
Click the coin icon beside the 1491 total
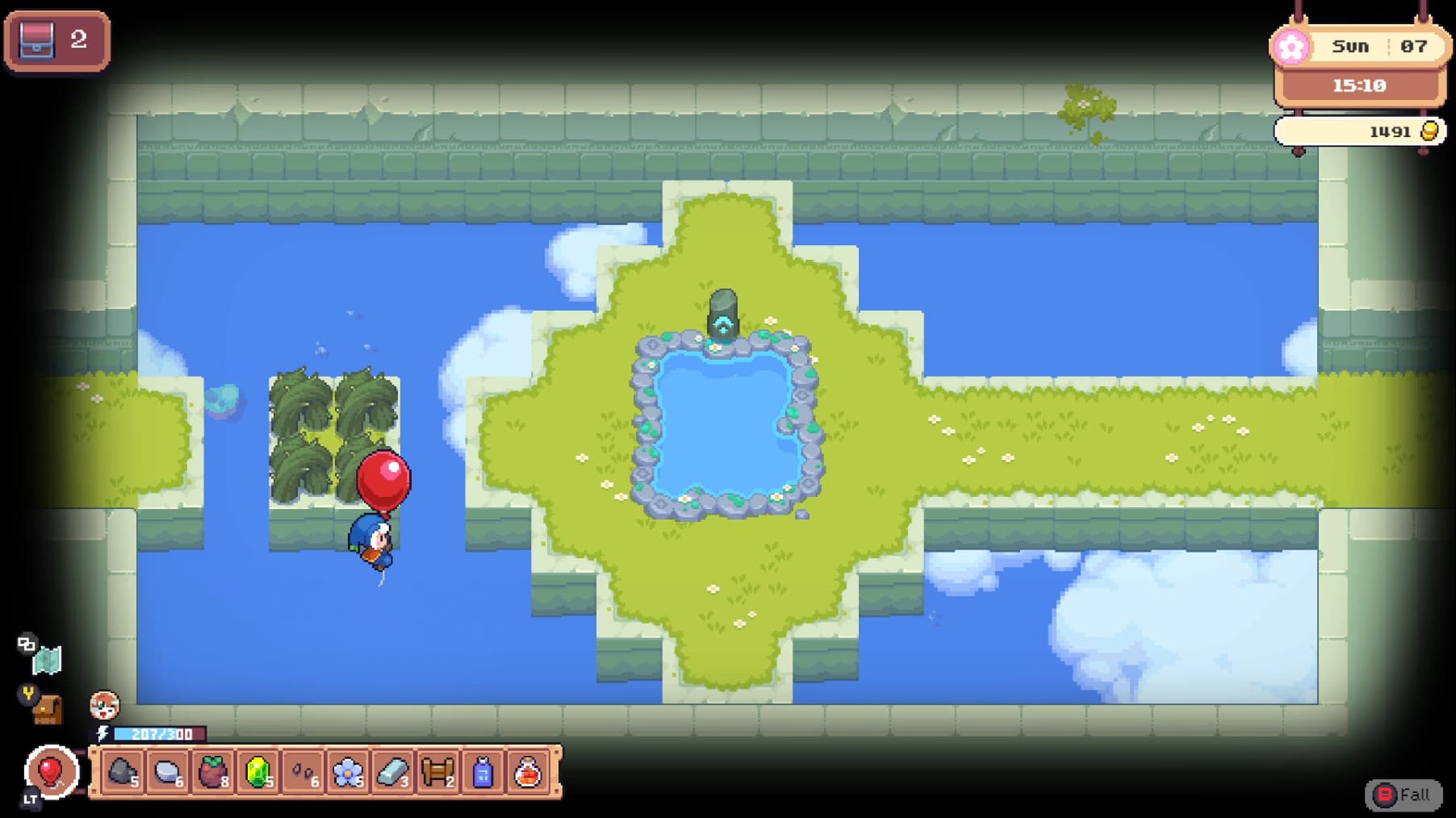click(x=1429, y=131)
